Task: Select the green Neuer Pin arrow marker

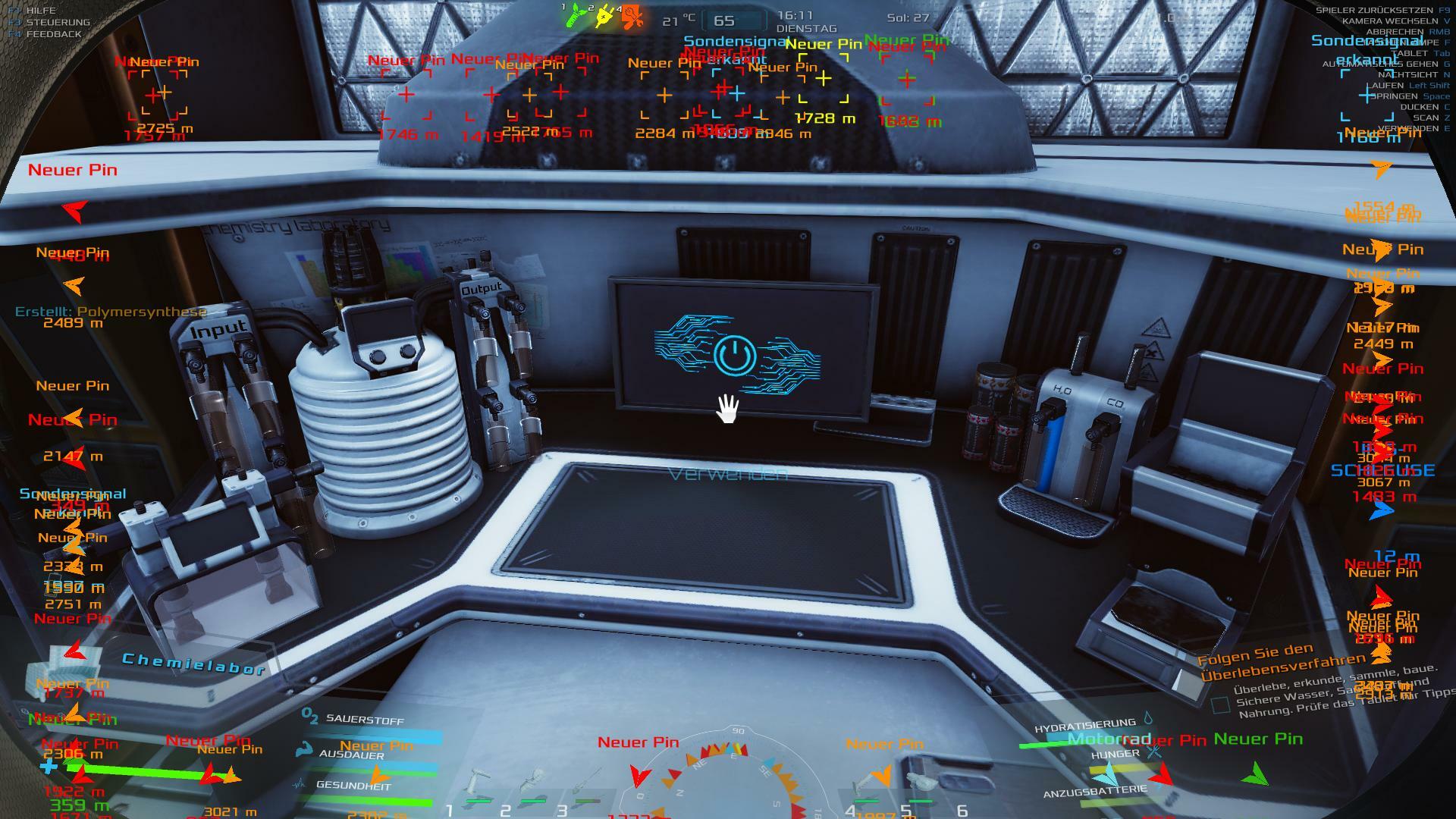Action: (1256, 774)
